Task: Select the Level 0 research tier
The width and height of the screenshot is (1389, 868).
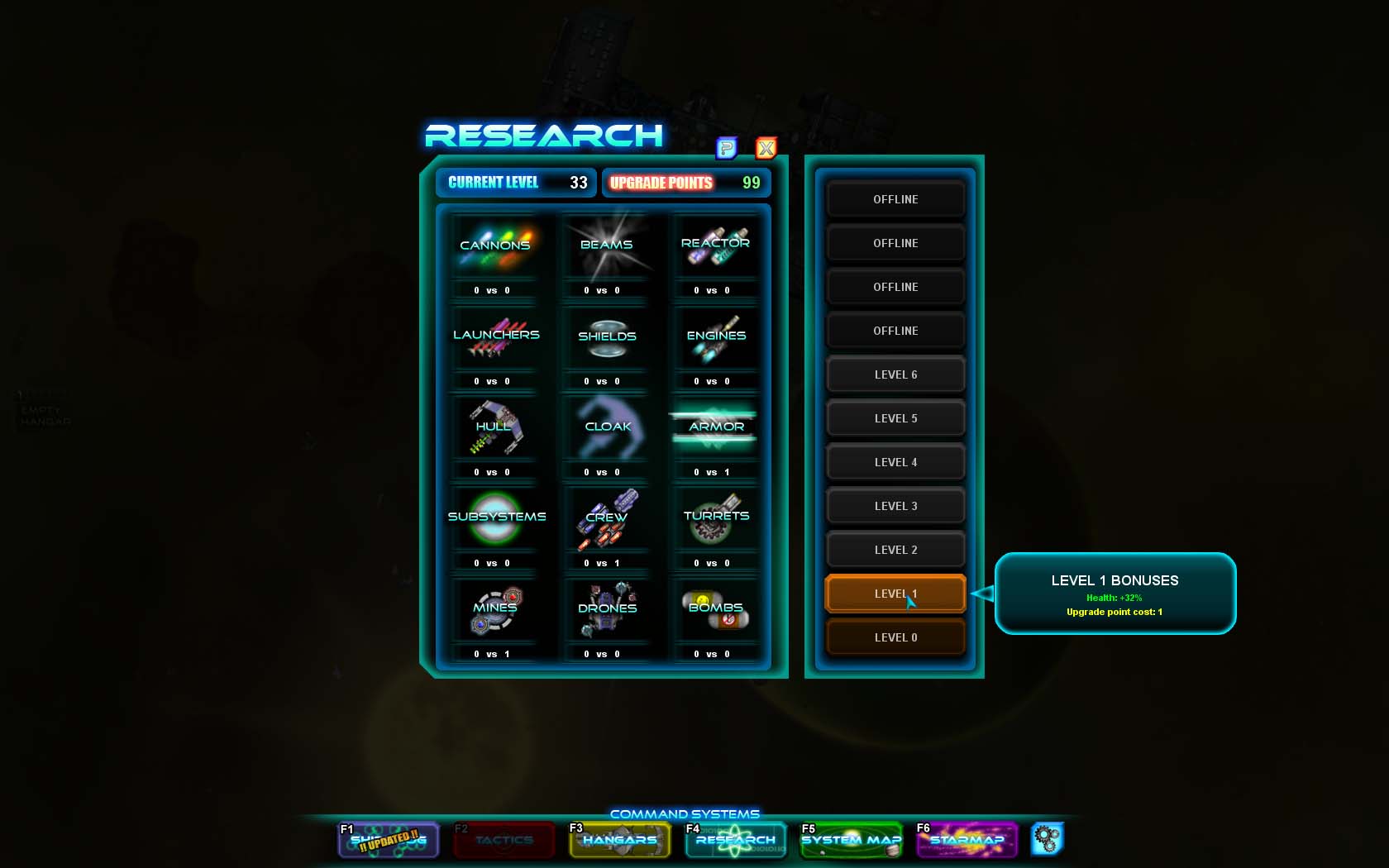Action: 895,637
